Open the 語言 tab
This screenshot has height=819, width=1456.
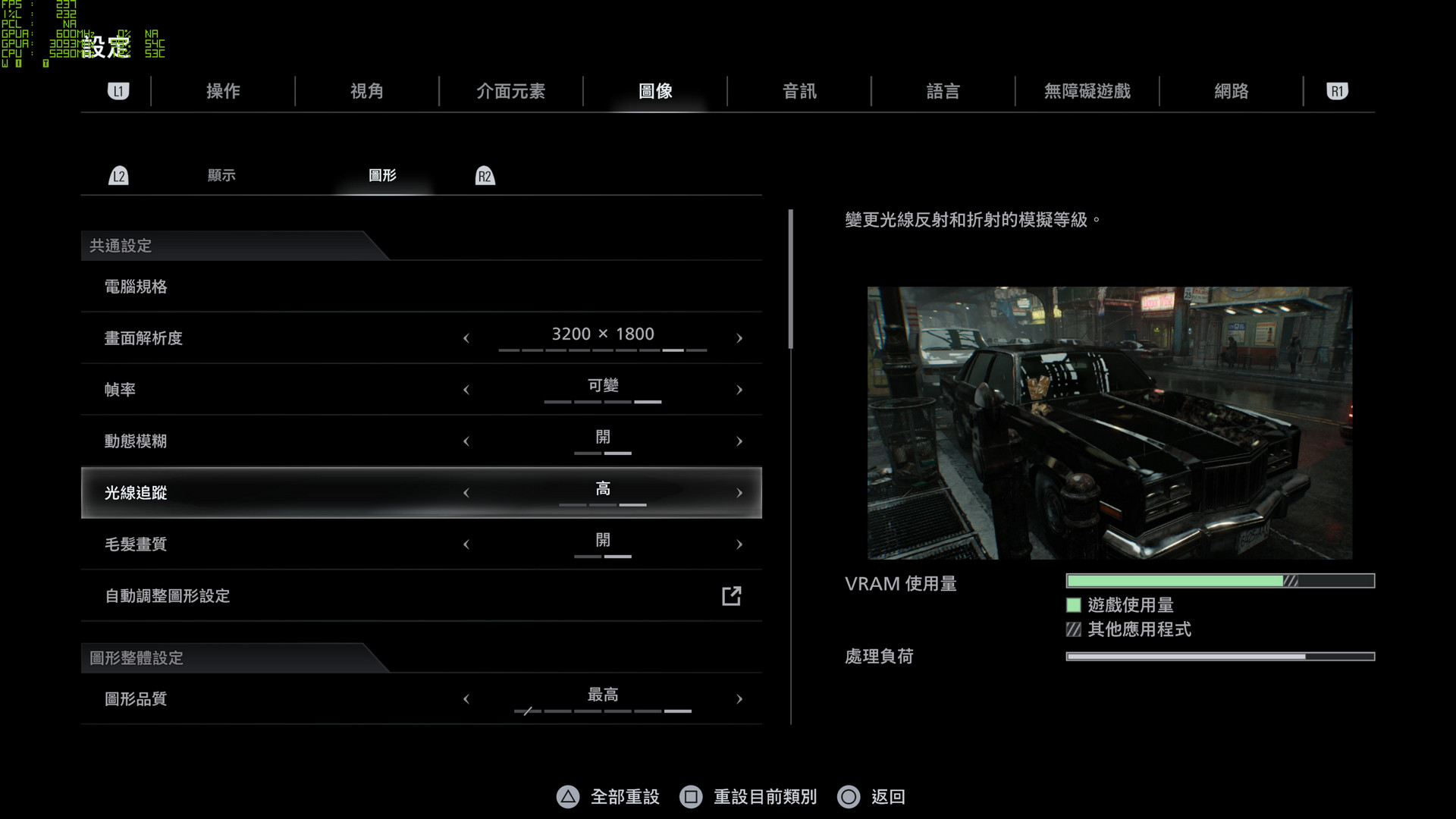click(943, 92)
